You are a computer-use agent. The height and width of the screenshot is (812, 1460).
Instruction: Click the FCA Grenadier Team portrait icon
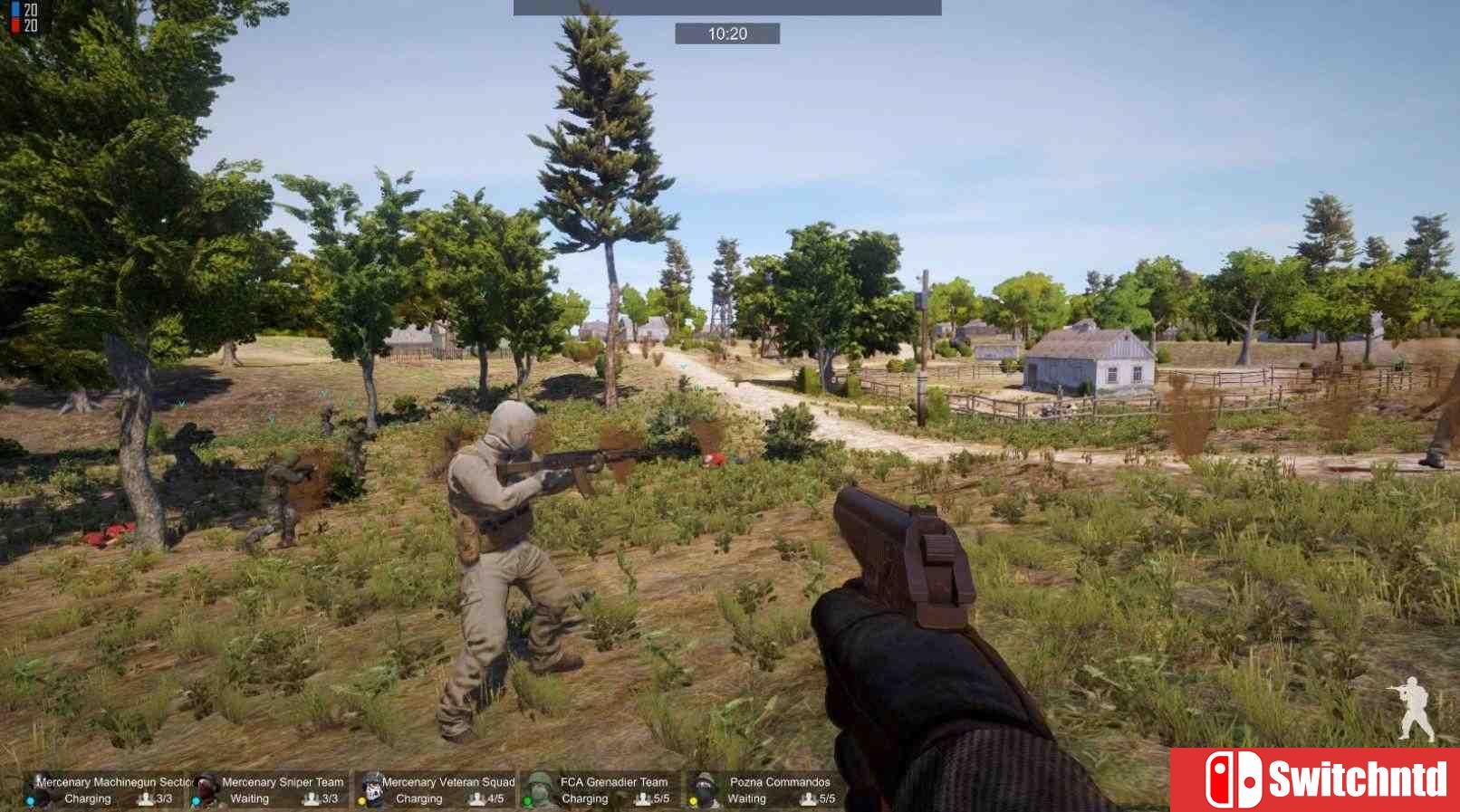(540, 788)
